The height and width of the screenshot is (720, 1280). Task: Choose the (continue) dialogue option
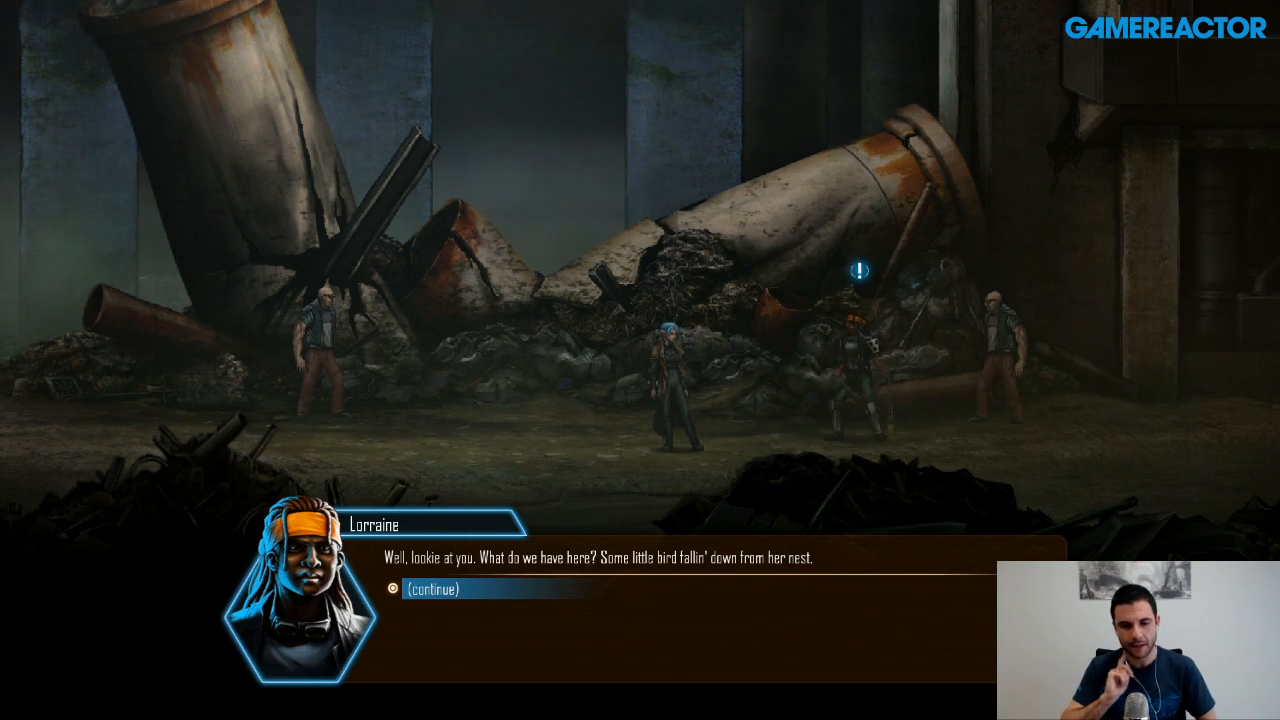click(x=431, y=589)
